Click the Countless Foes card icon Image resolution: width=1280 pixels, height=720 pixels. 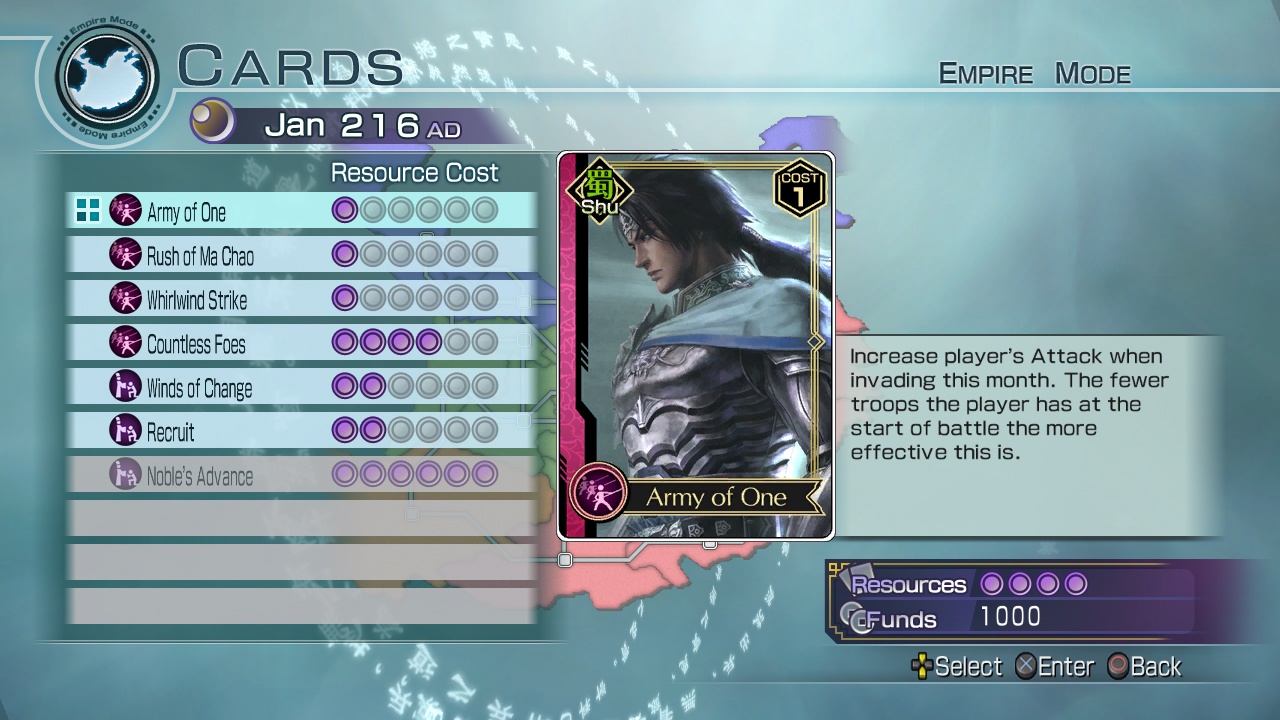click(124, 343)
